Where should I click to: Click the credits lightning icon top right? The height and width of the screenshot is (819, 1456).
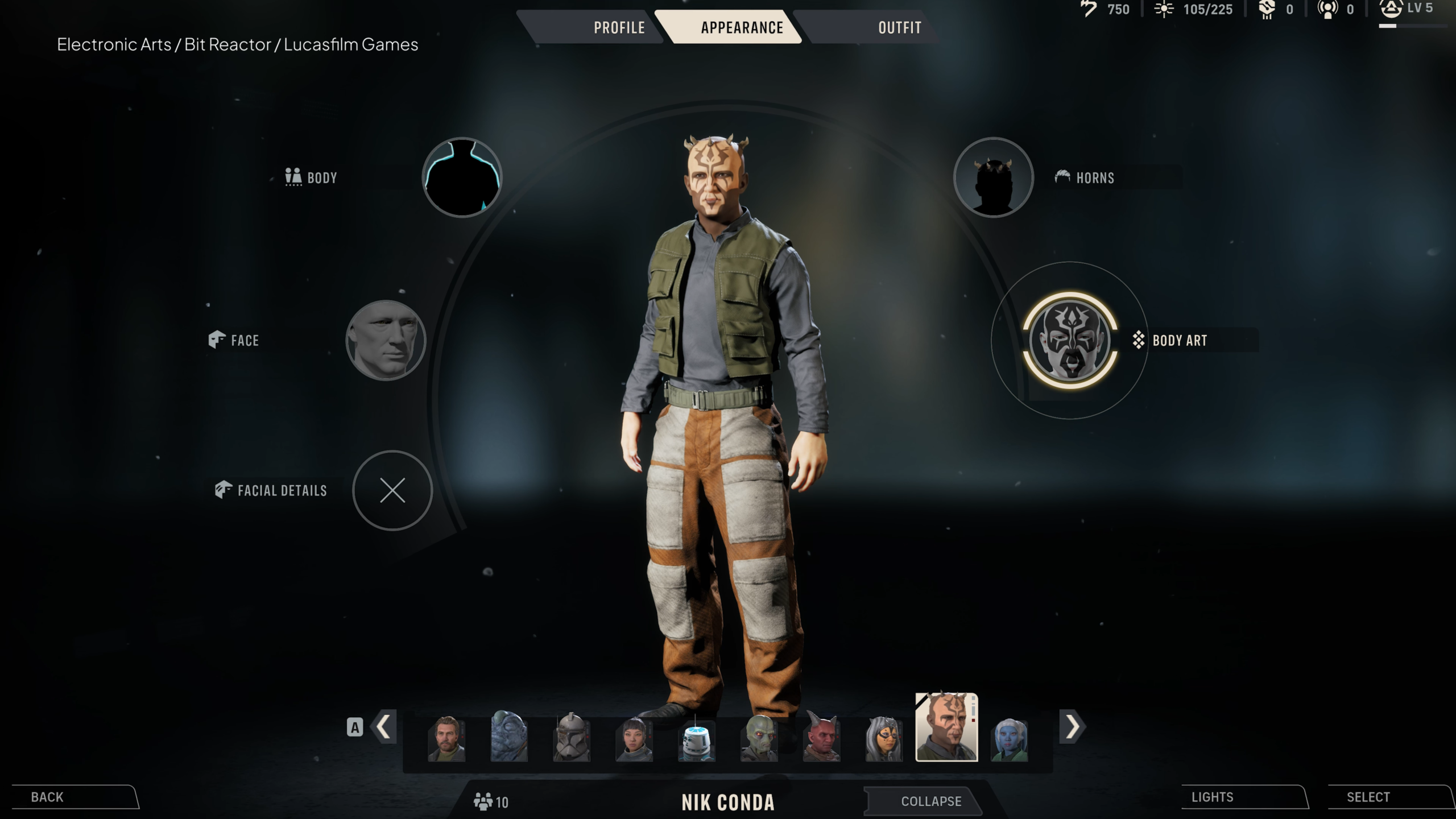point(1088,9)
